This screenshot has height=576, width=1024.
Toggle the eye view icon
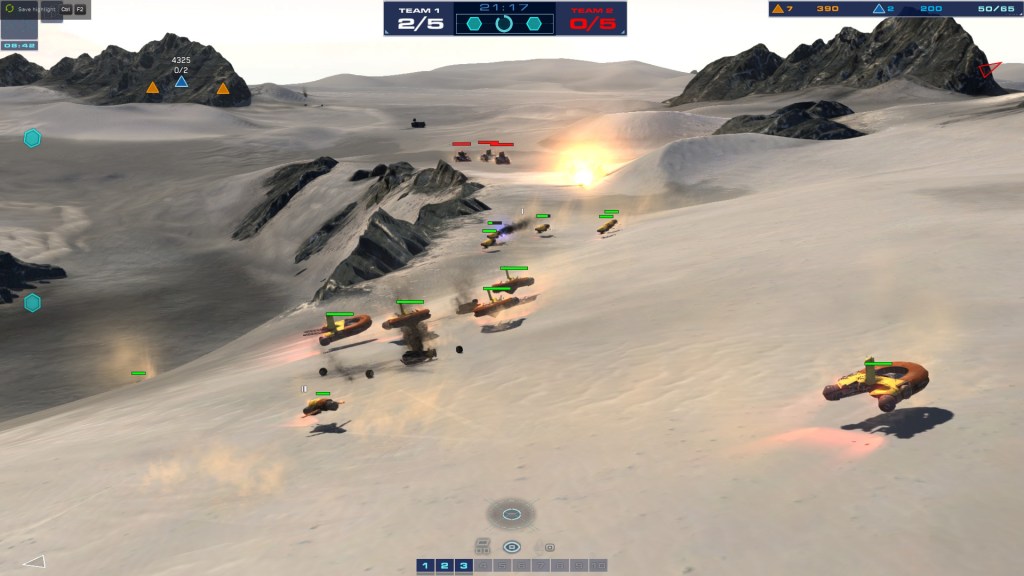click(512, 547)
